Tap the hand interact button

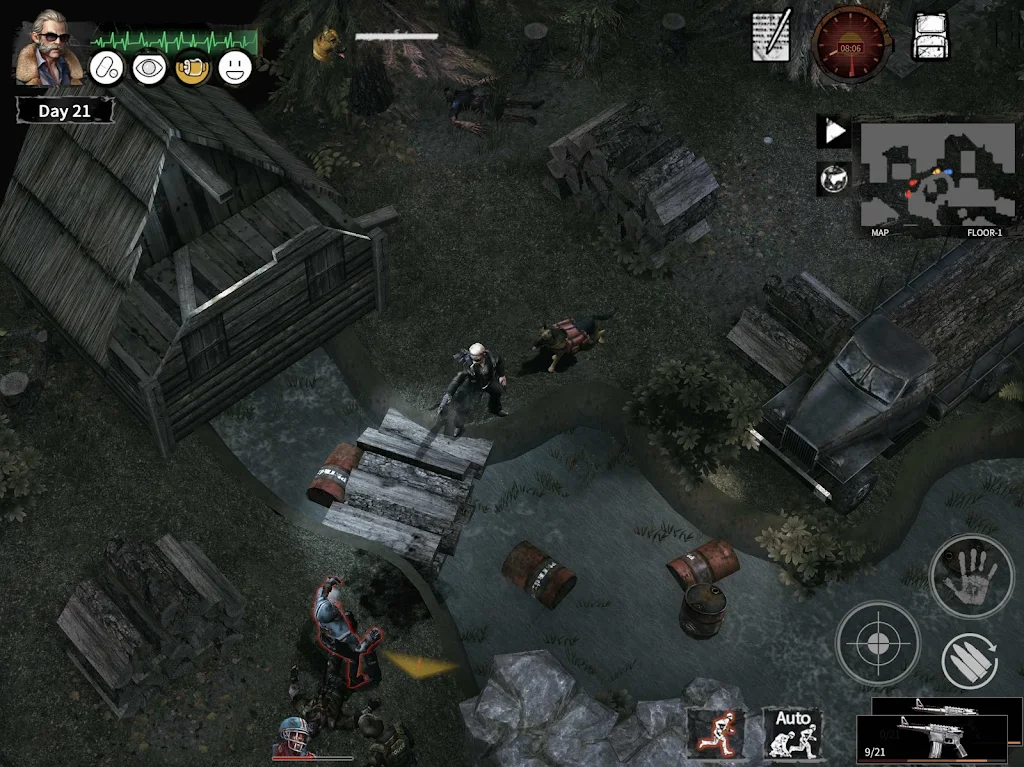click(971, 576)
